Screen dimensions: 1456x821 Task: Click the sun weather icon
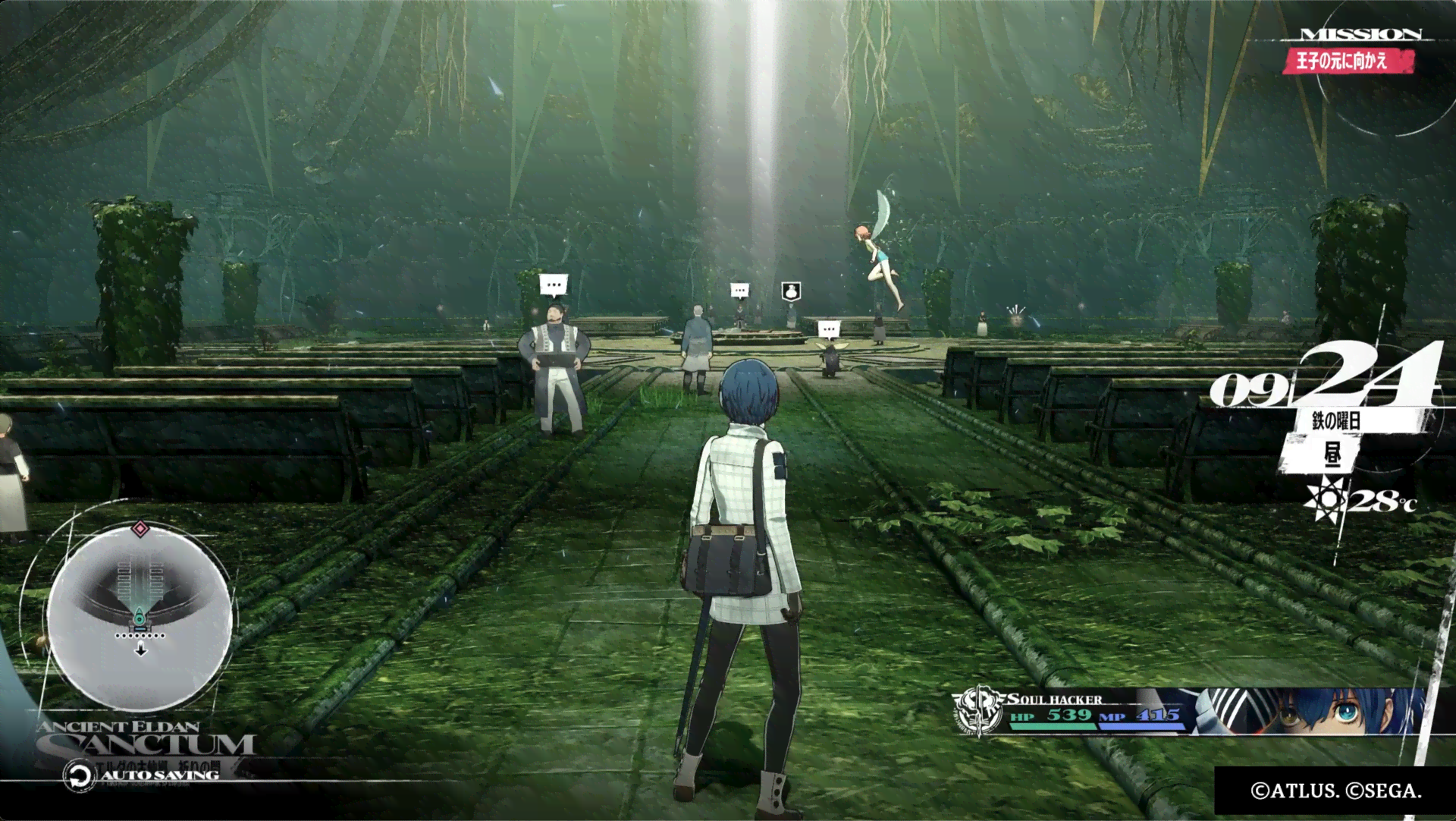click(1324, 499)
